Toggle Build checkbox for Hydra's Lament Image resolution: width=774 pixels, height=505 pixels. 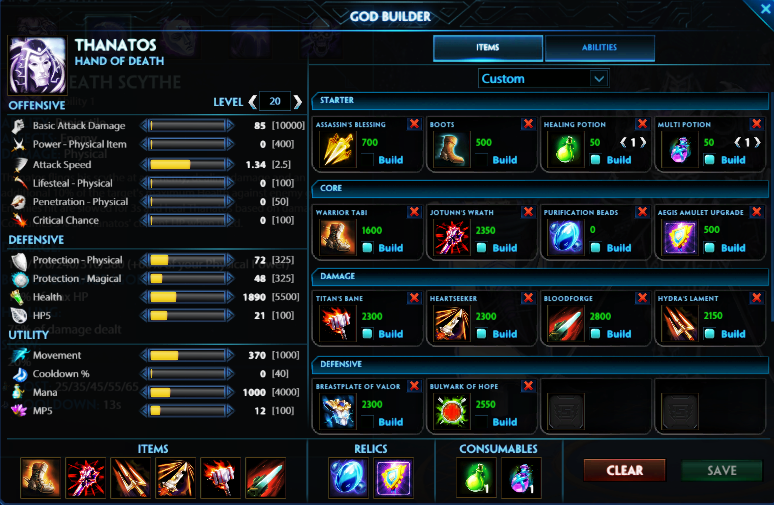tap(710, 333)
